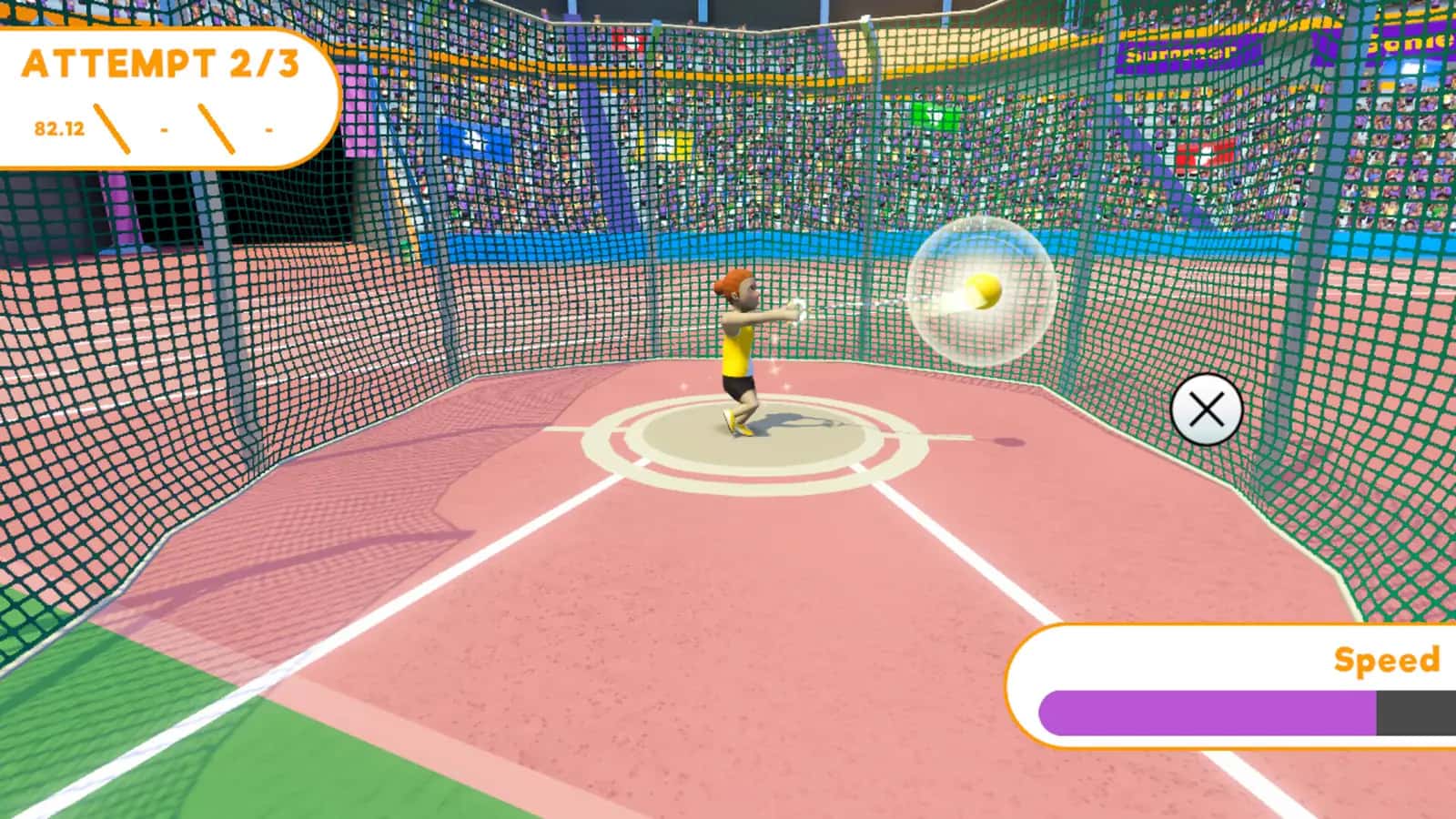Click the last dash placeholder for attempt three
The width and height of the screenshot is (1456, 819).
click(x=268, y=130)
